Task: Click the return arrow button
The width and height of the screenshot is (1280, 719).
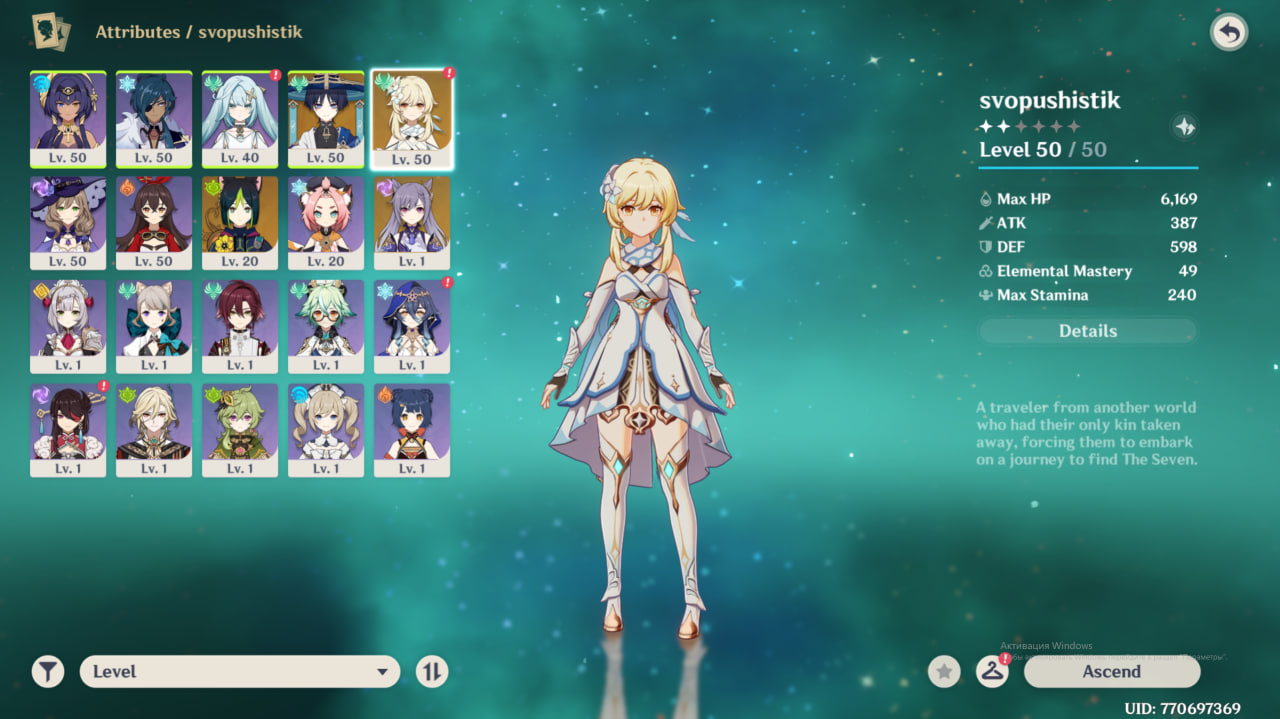Action: click(x=1229, y=33)
